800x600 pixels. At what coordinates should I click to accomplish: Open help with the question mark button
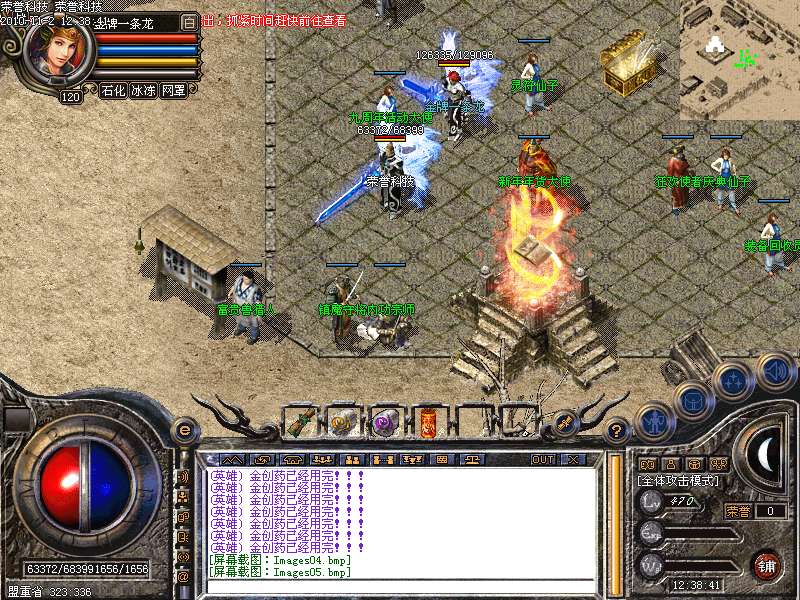coord(617,431)
